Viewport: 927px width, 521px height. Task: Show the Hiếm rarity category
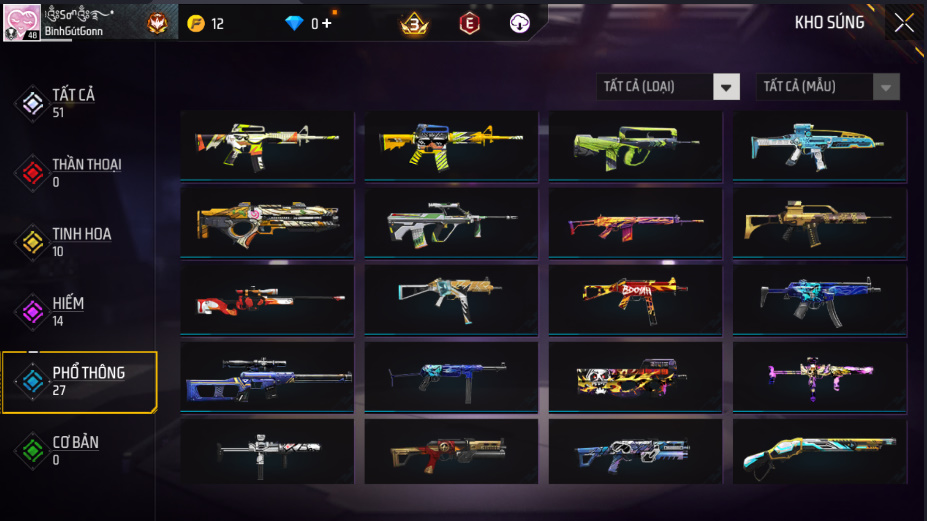70,310
